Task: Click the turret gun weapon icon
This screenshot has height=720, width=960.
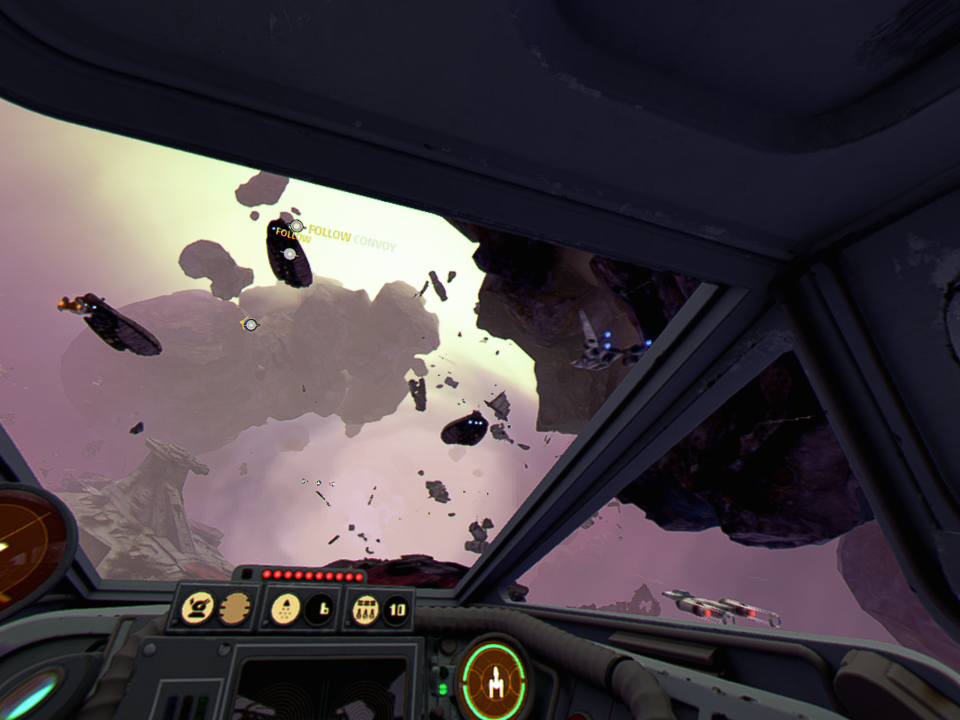Action: tap(197, 607)
